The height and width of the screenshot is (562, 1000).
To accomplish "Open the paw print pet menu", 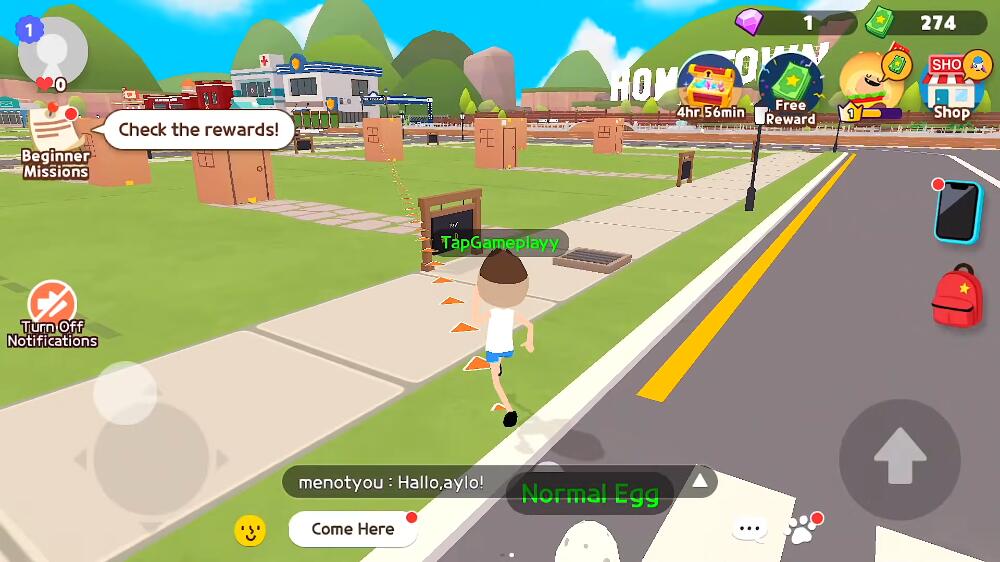I will (802, 529).
